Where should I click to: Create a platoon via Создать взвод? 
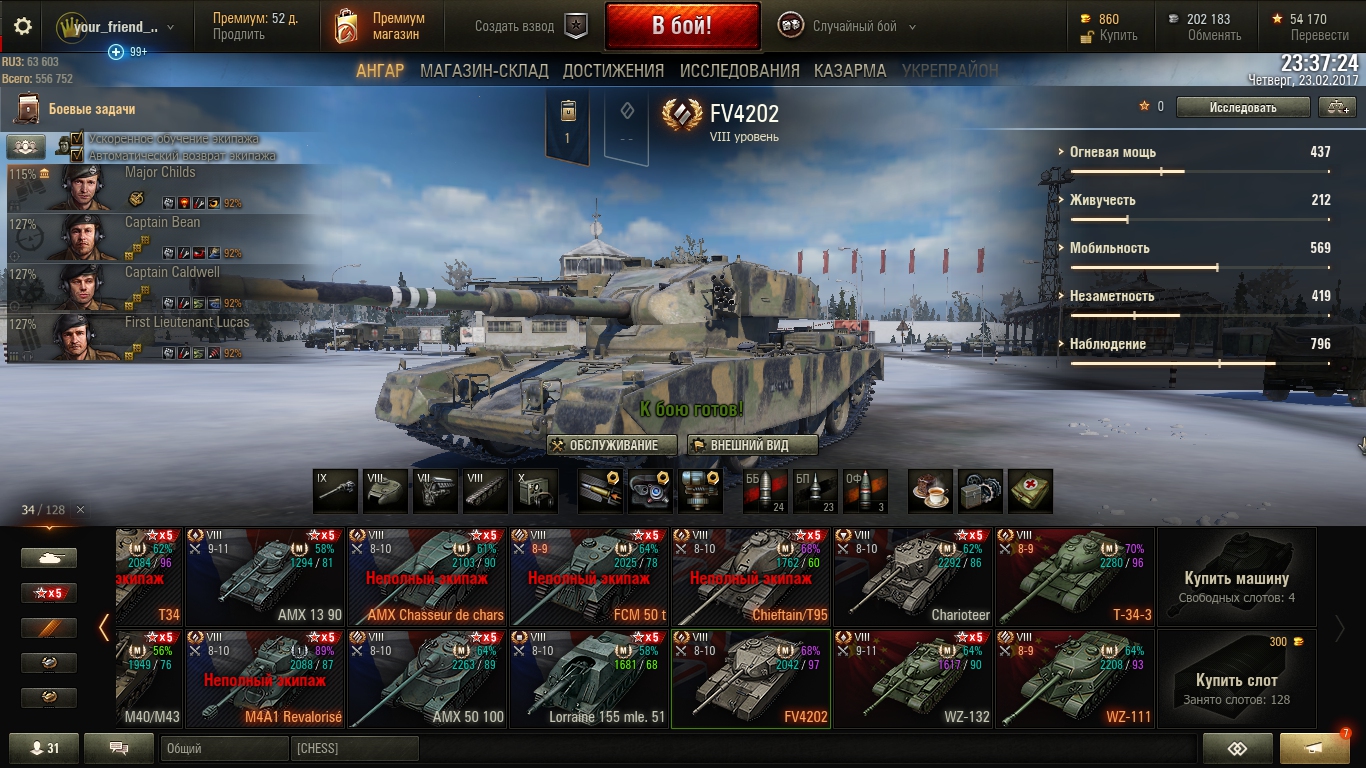(x=530, y=27)
